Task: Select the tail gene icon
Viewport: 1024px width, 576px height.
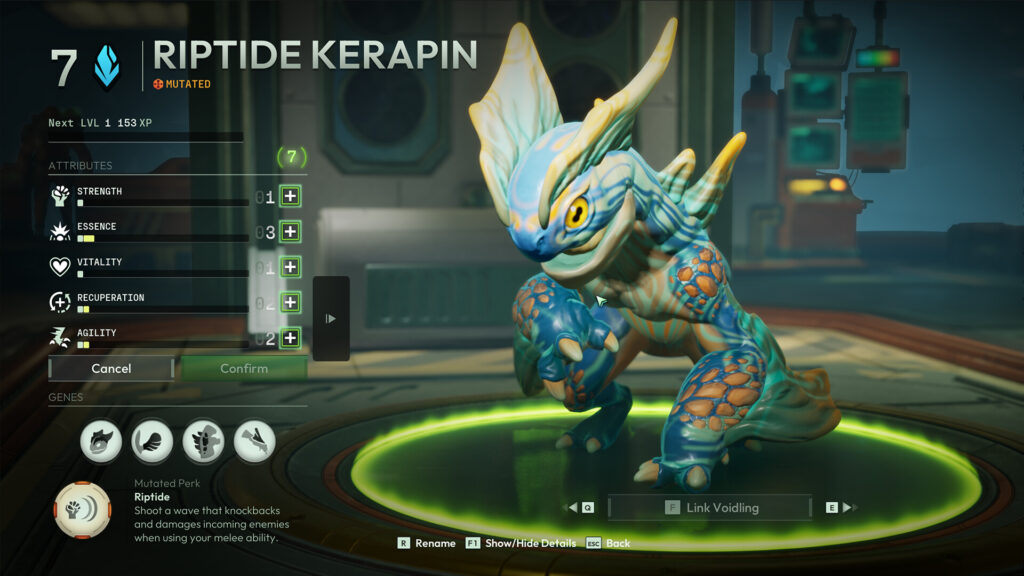Action: tap(152, 441)
